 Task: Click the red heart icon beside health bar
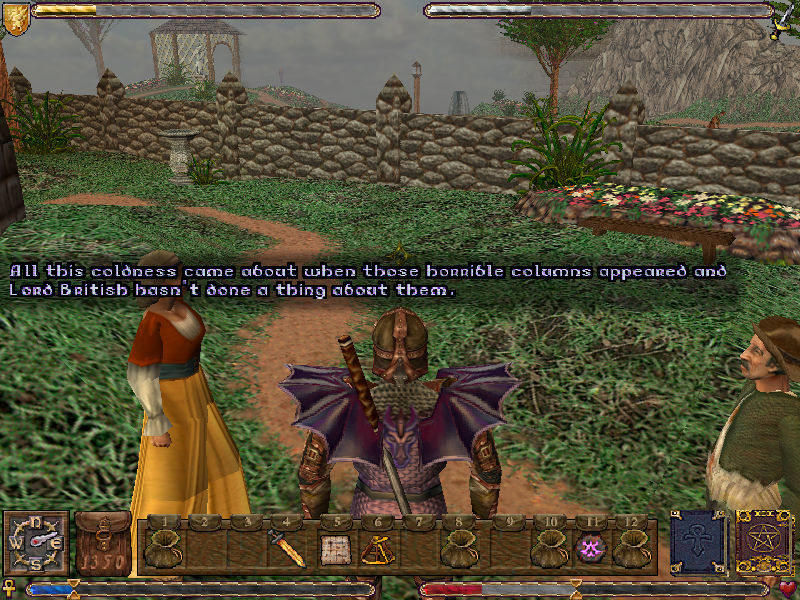pyautogui.click(x=788, y=588)
